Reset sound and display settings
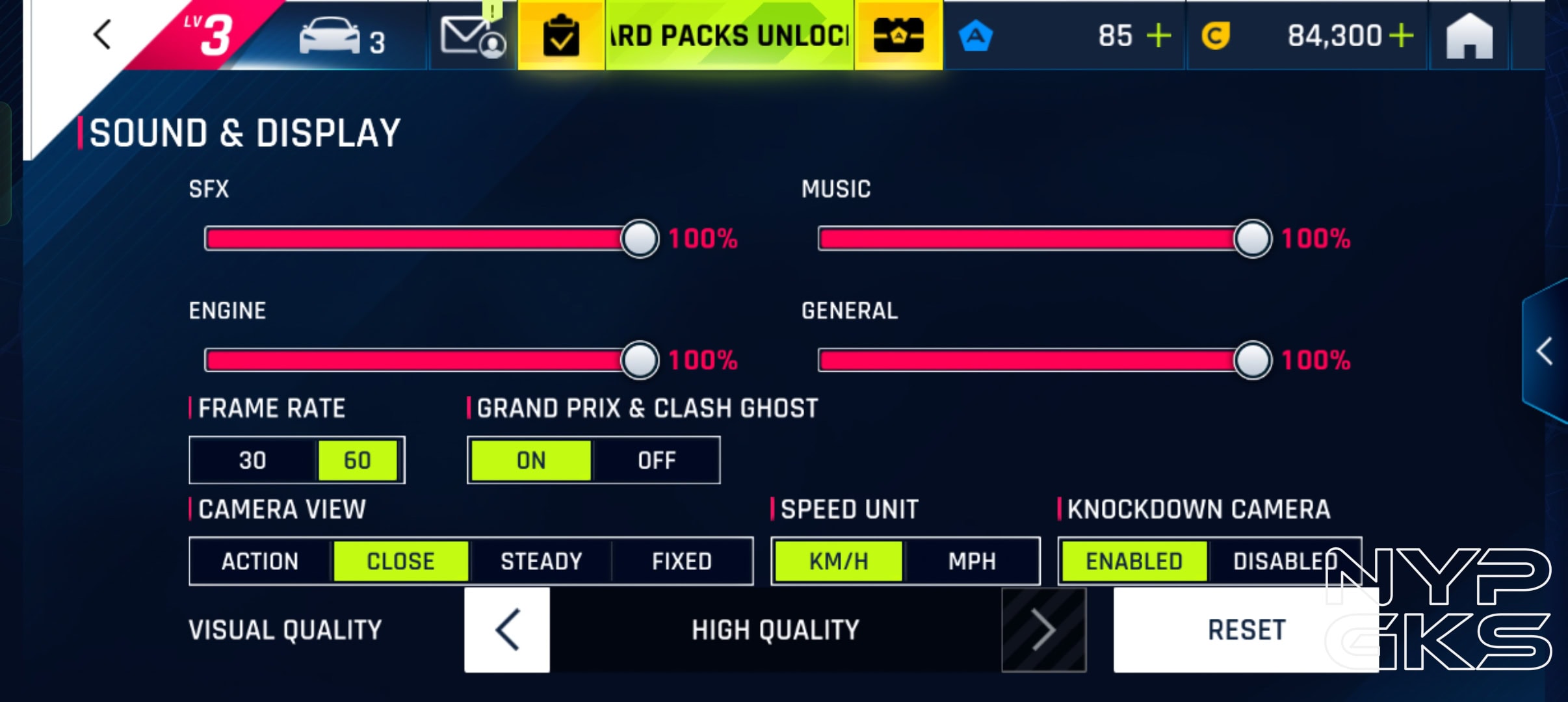The width and height of the screenshot is (1568, 702). point(1246,629)
